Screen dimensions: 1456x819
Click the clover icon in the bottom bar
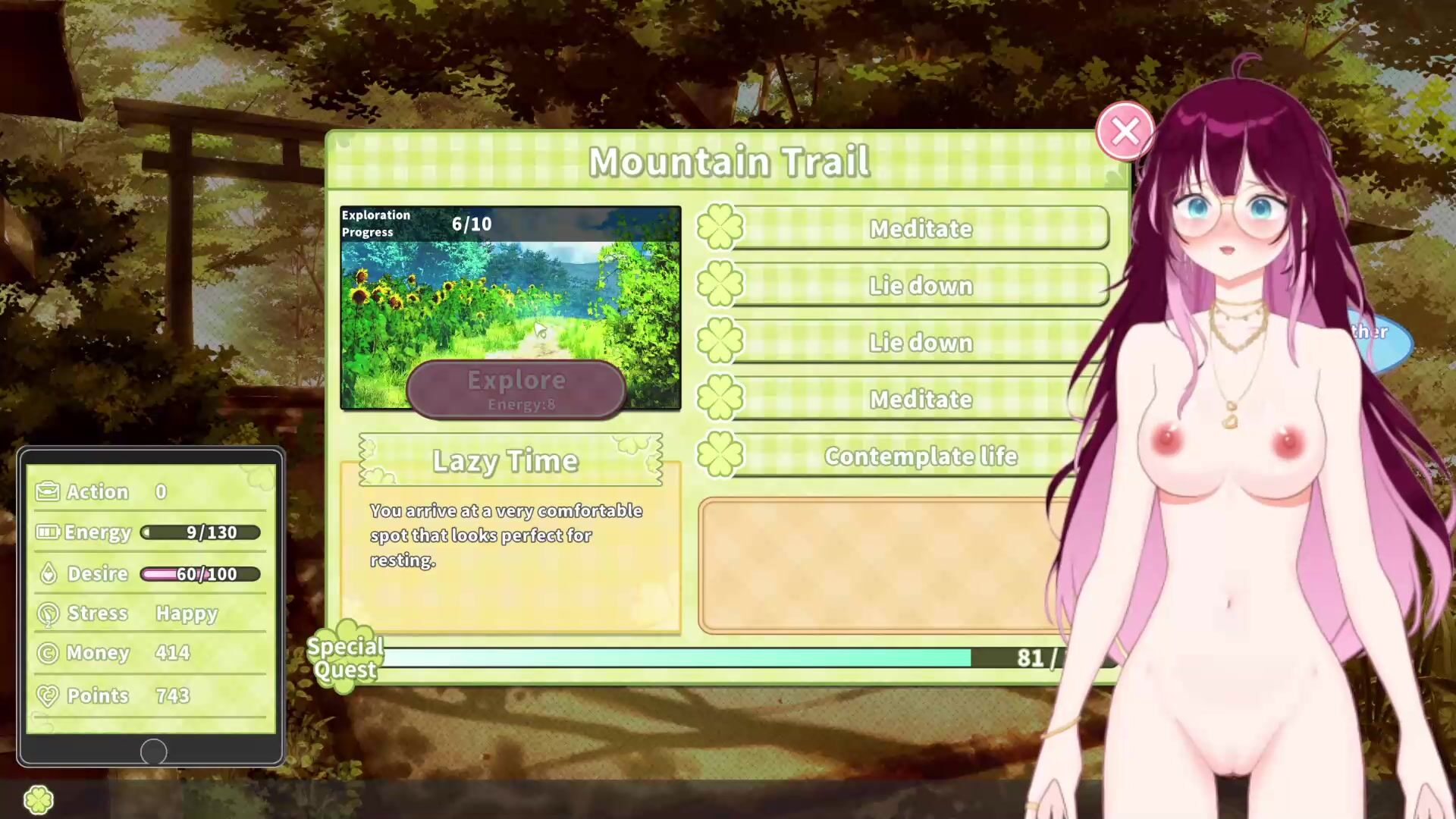pyautogui.click(x=39, y=799)
